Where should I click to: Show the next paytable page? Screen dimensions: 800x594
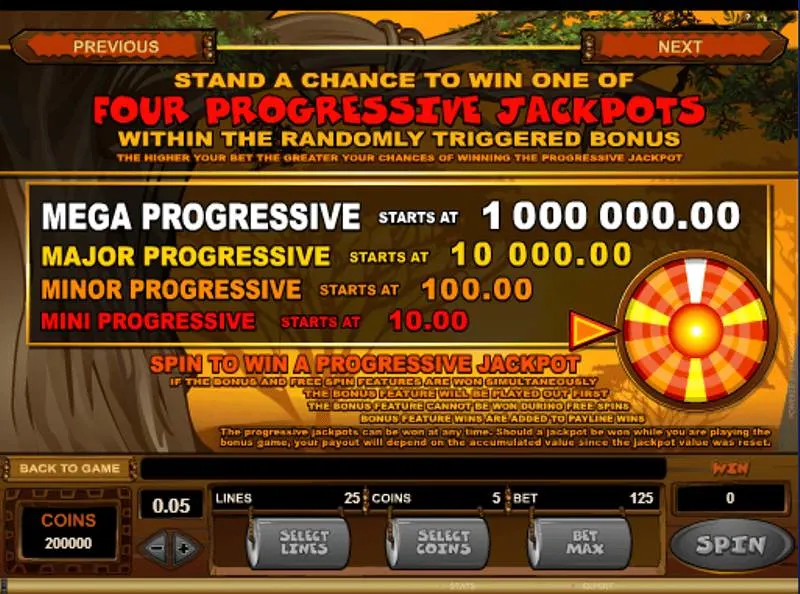pos(680,46)
